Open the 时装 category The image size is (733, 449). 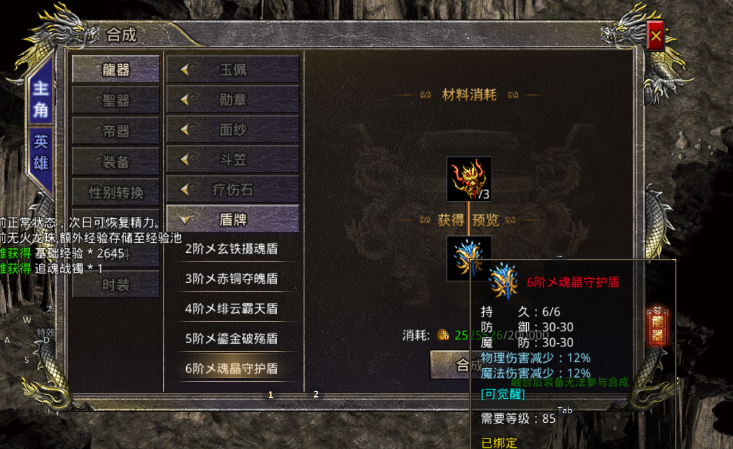[x=115, y=284]
